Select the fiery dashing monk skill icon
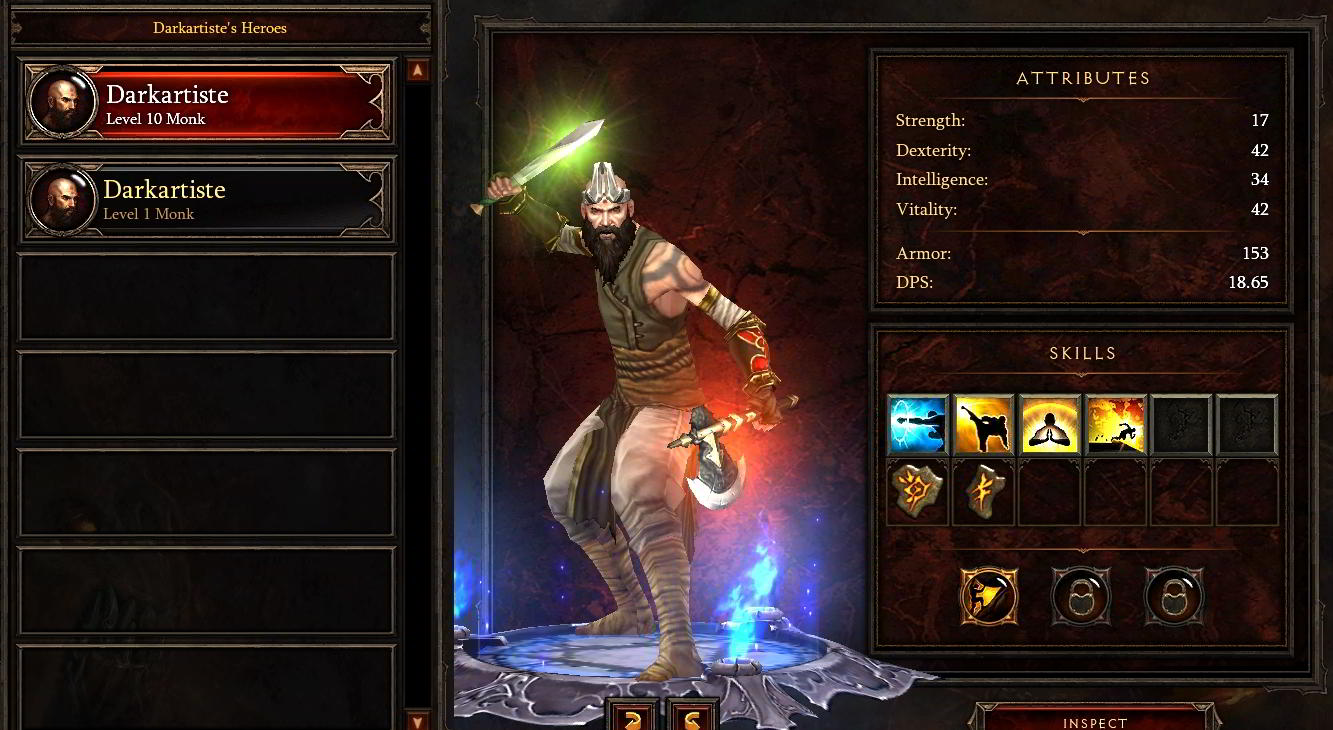Screen dimensions: 1333x730 click(1115, 425)
